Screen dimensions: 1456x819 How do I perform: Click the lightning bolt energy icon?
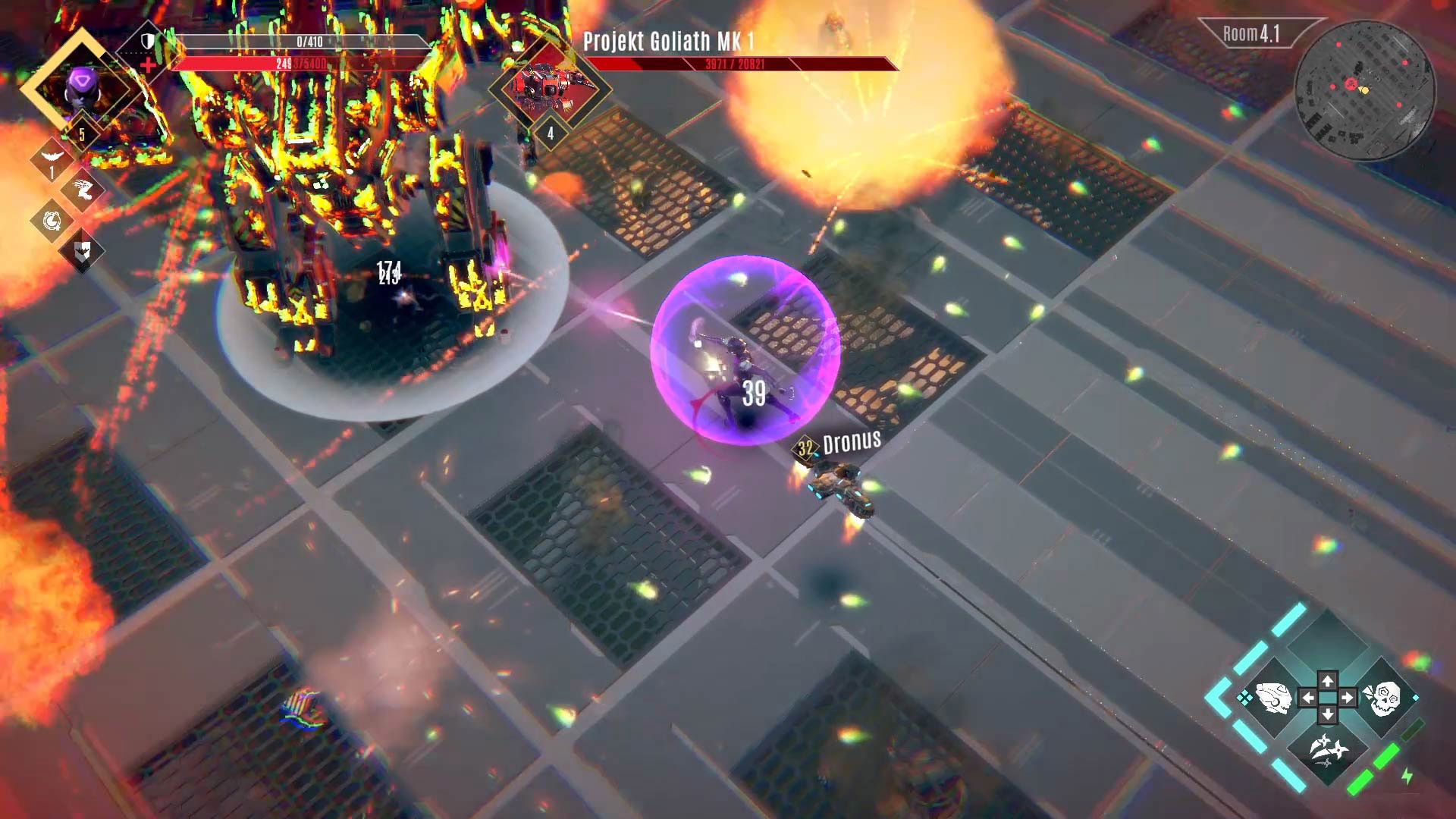pyautogui.click(x=1406, y=776)
